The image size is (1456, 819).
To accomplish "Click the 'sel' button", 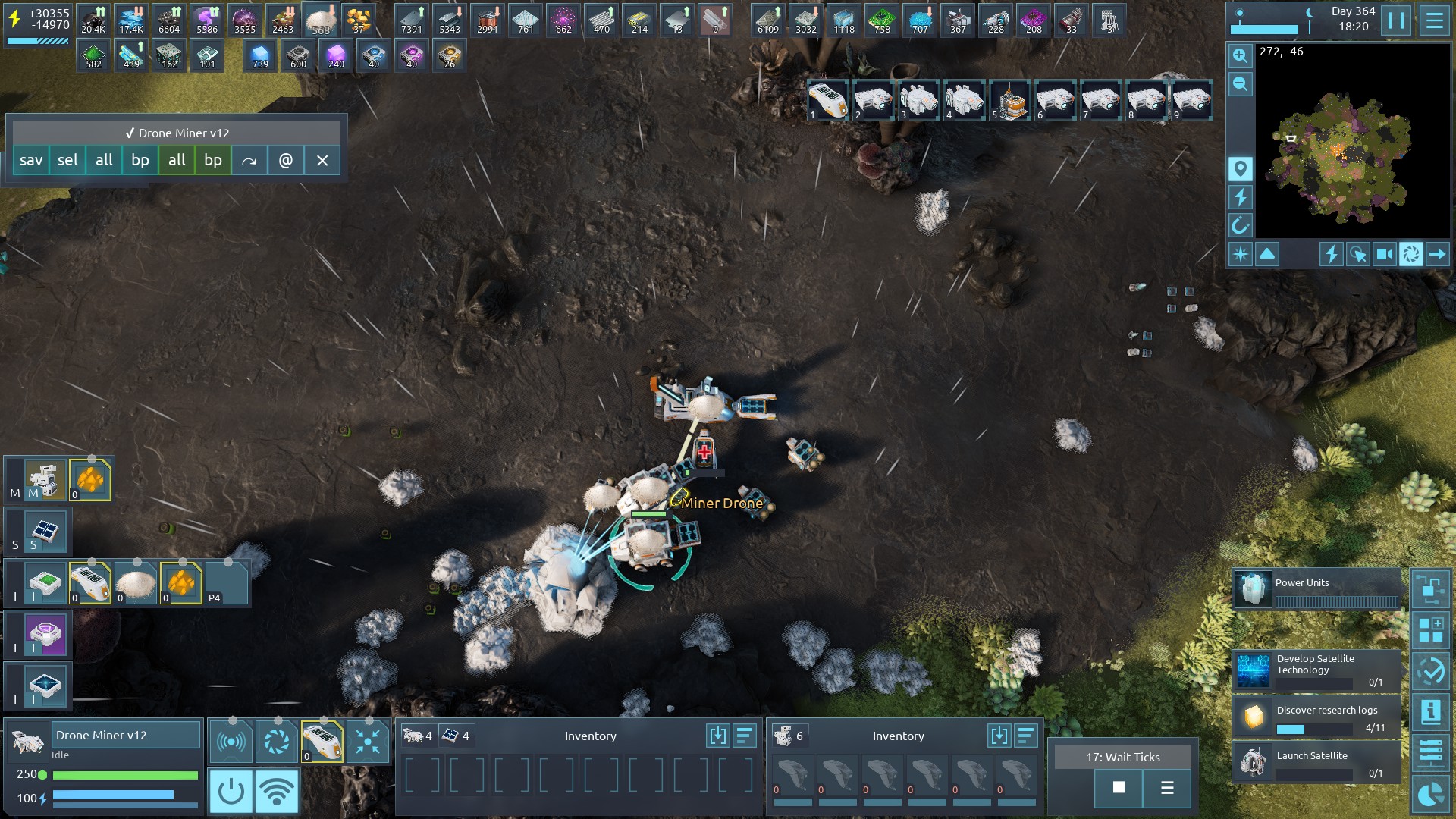I will (67, 160).
